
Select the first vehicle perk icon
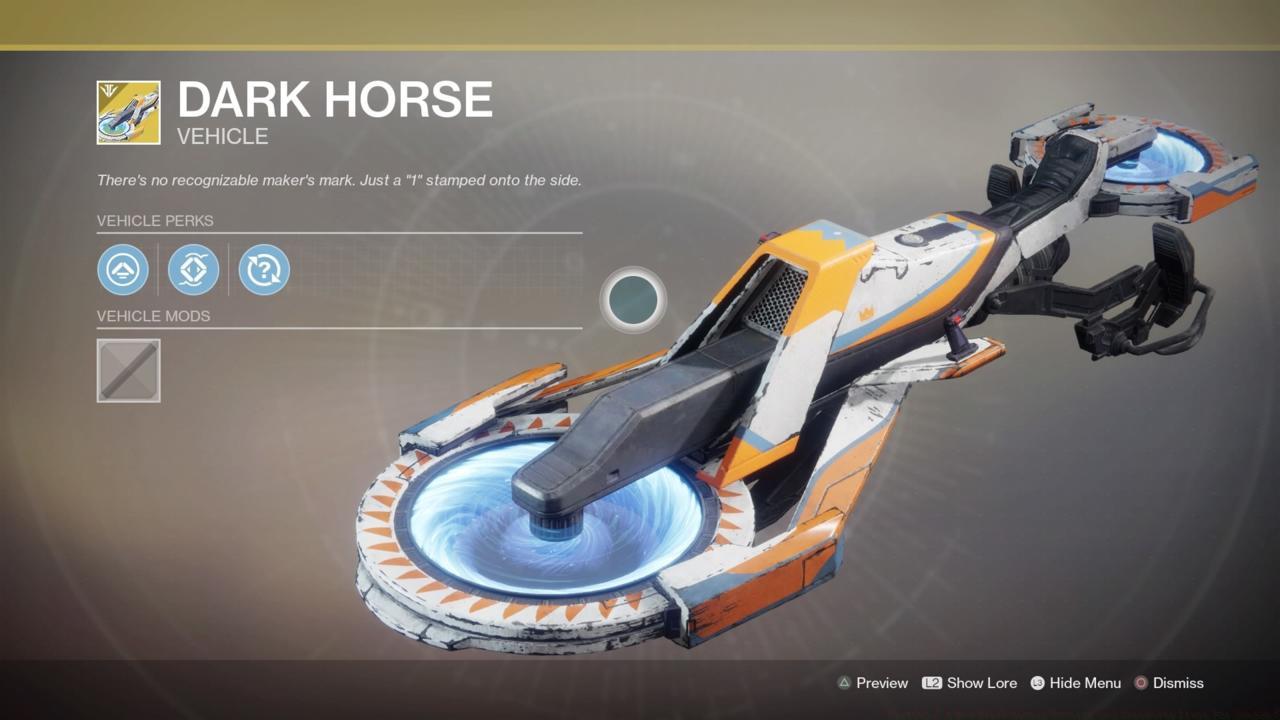click(122, 270)
